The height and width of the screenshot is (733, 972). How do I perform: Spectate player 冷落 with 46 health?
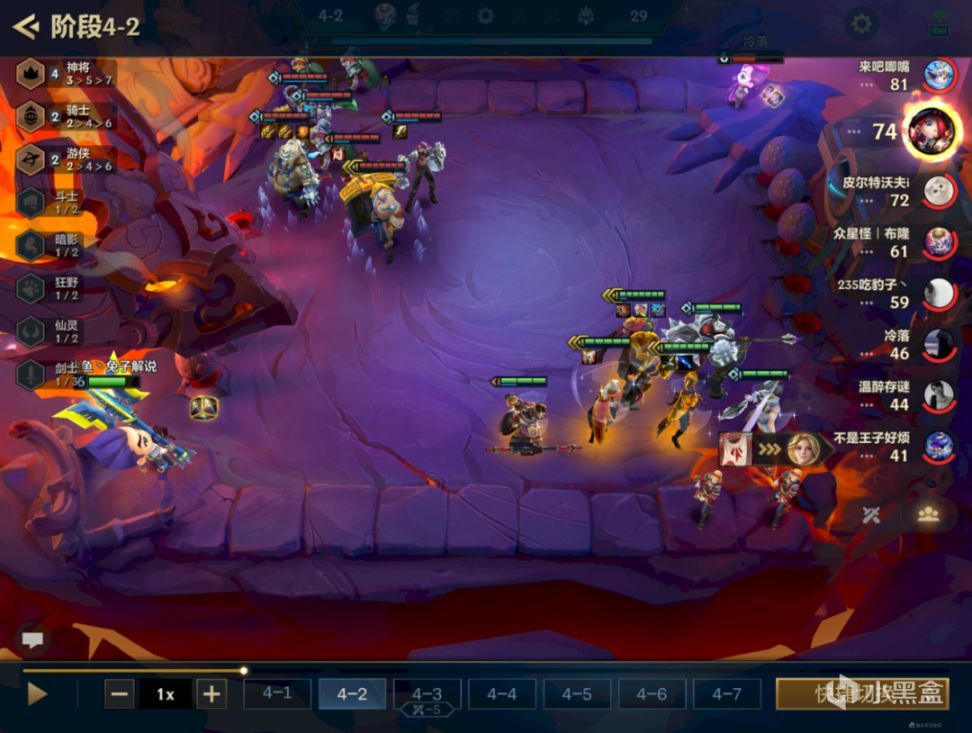tap(938, 344)
